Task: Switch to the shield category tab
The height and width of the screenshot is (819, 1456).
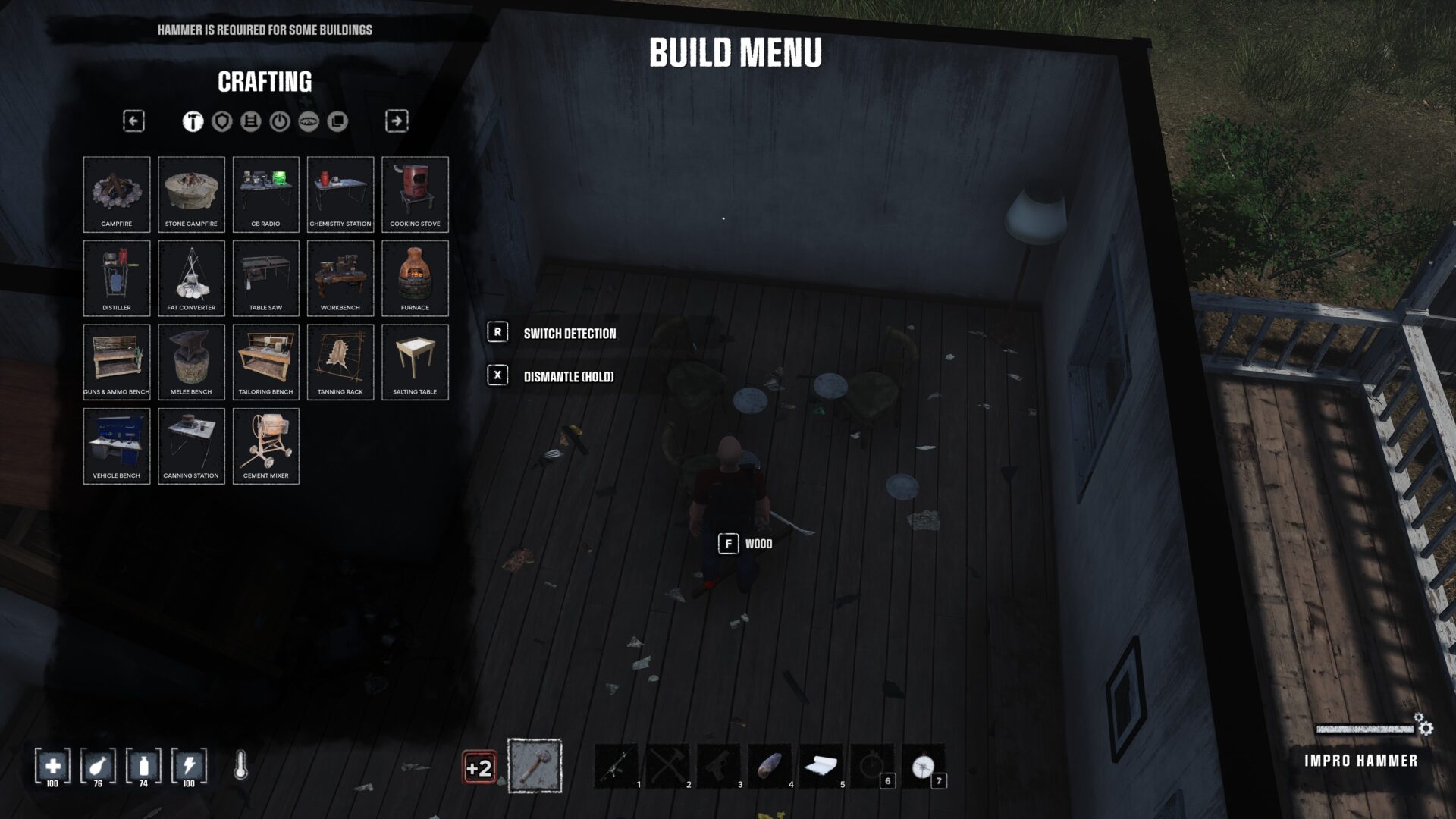Action: (x=221, y=121)
